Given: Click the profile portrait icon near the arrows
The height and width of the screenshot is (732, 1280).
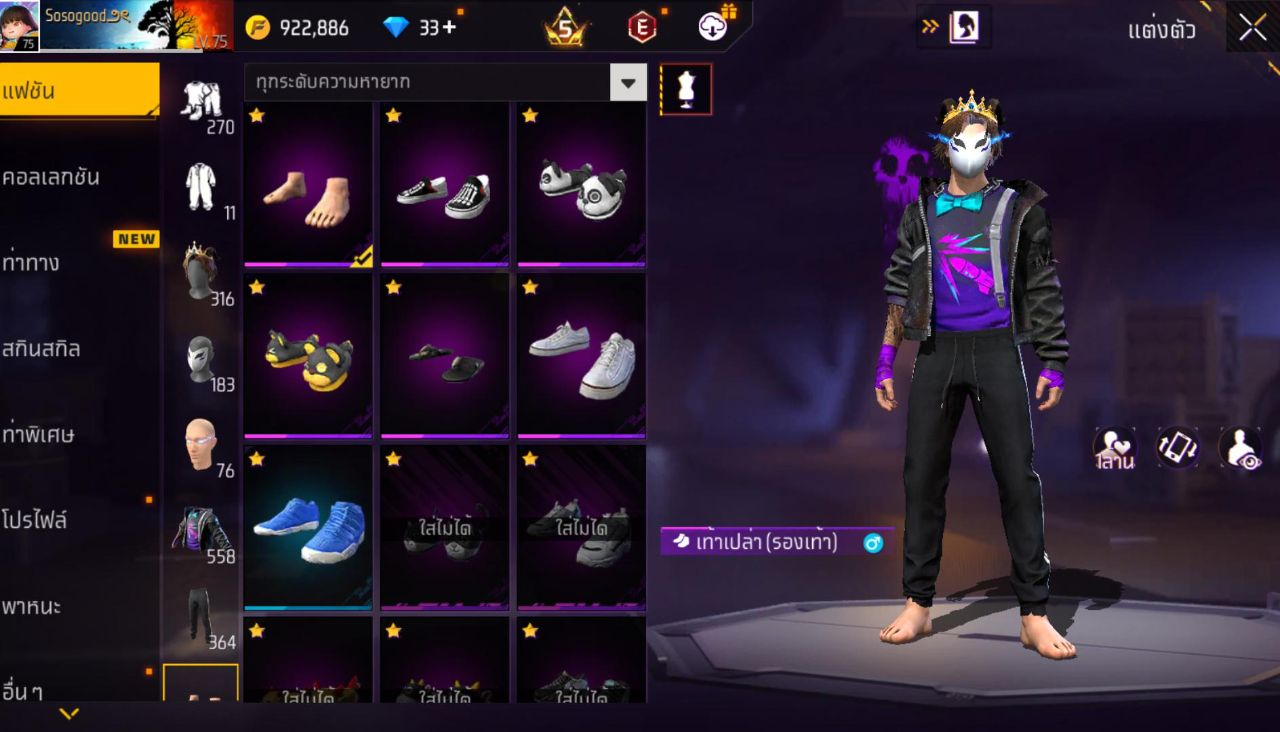Looking at the screenshot, I should click(965, 28).
